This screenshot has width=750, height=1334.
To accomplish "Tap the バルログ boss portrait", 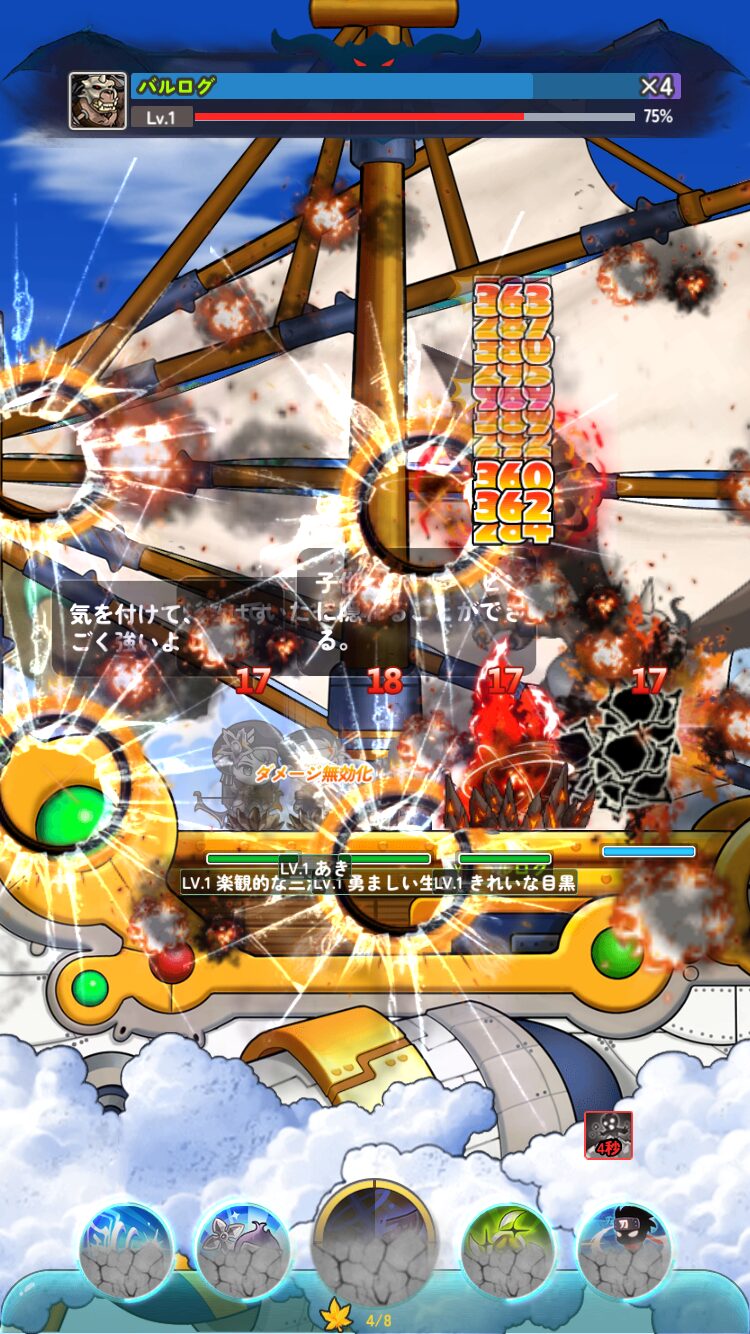I will (98, 101).
